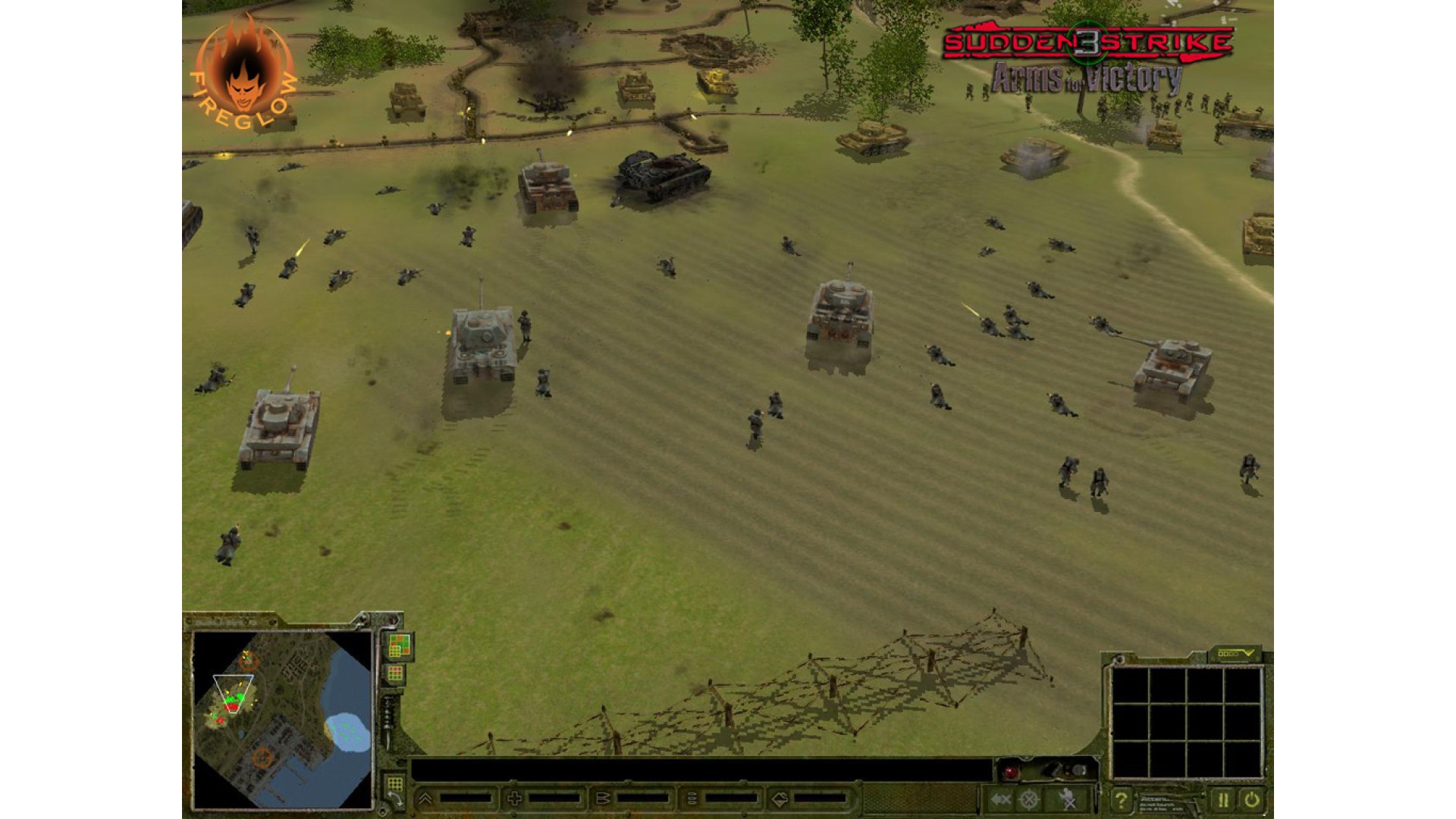Click the medical cross health icon
The height and width of the screenshot is (819, 1456).
pyautogui.click(x=514, y=799)
